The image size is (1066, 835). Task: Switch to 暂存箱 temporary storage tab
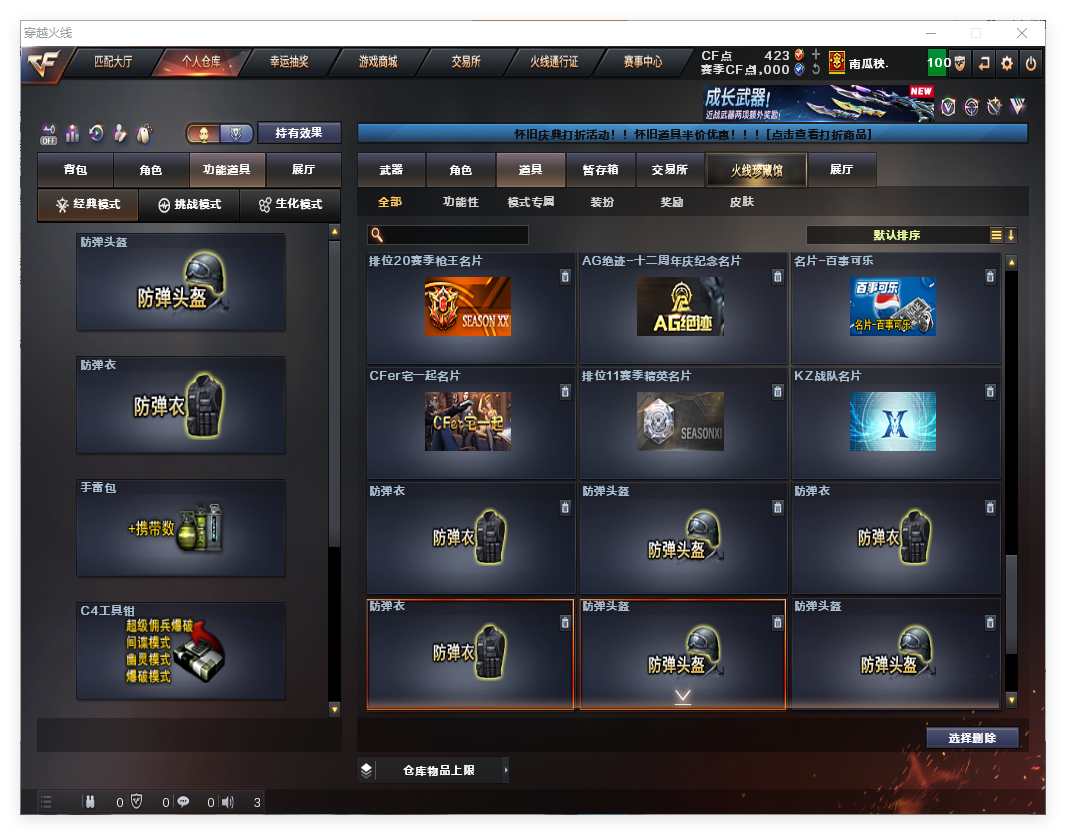[x=600, y=170]
